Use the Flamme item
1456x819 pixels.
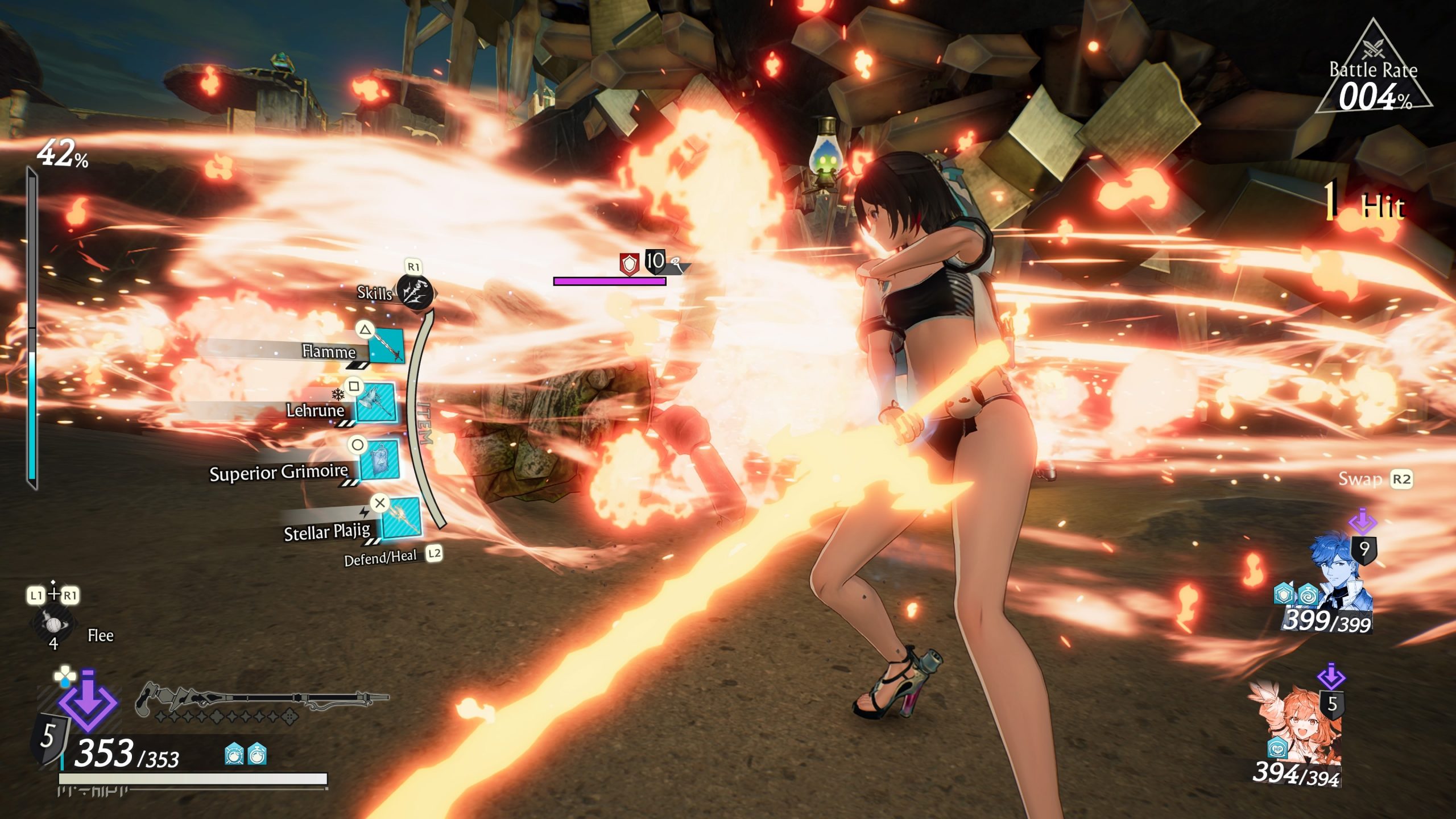point(387,346)
